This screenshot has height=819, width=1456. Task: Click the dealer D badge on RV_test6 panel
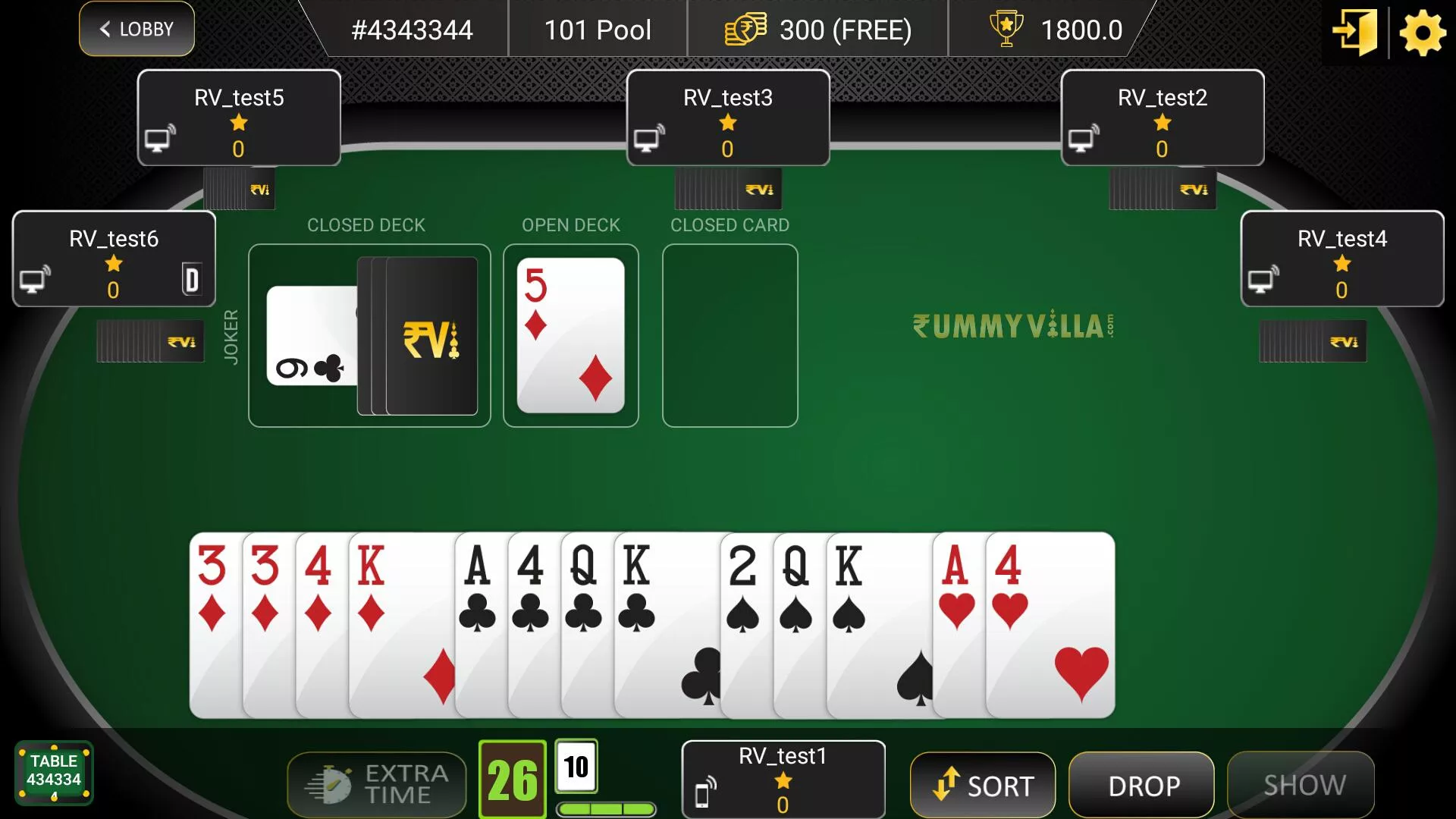coord(193,281)
